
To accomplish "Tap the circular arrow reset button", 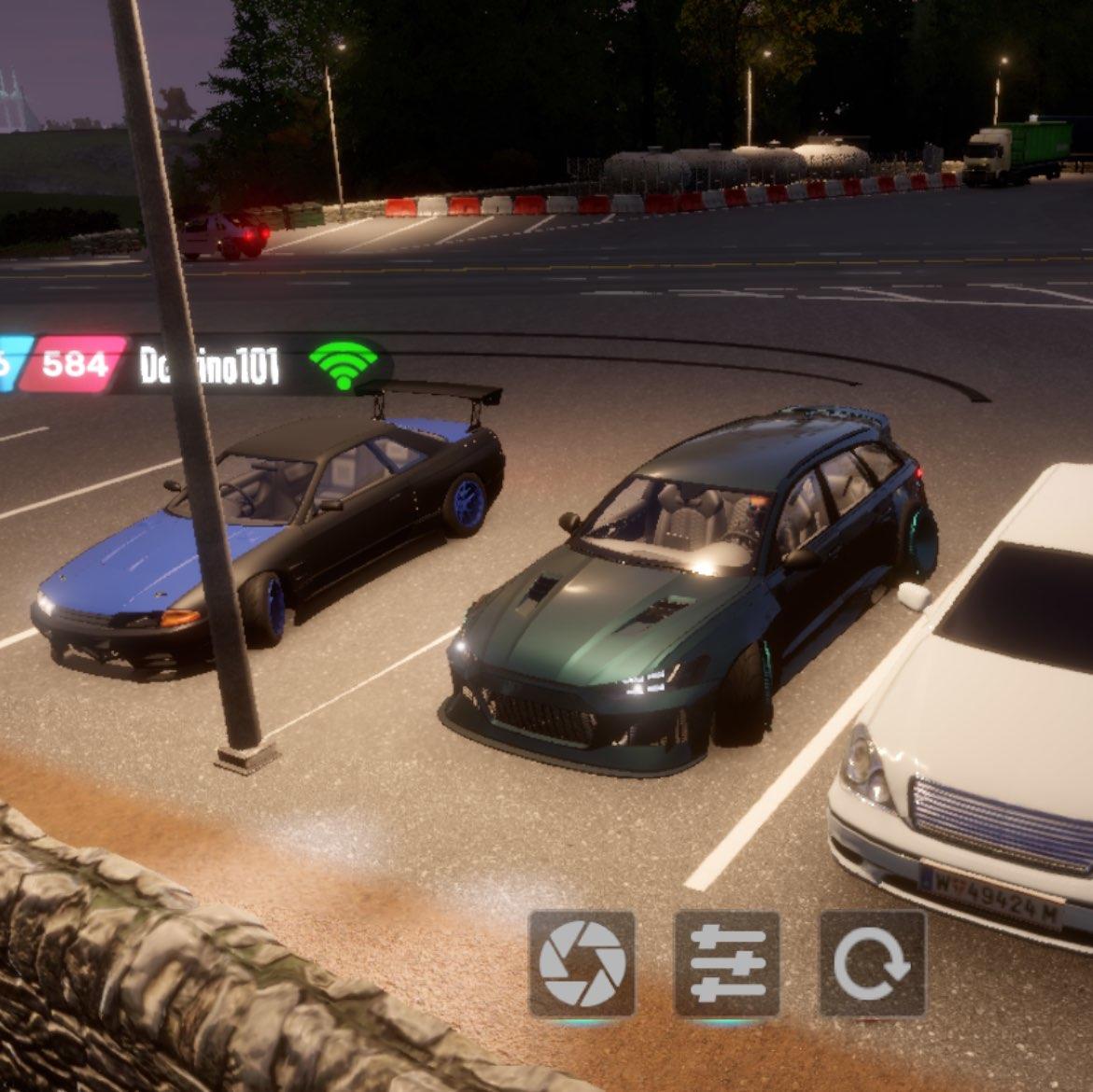I will coord(872,963).
